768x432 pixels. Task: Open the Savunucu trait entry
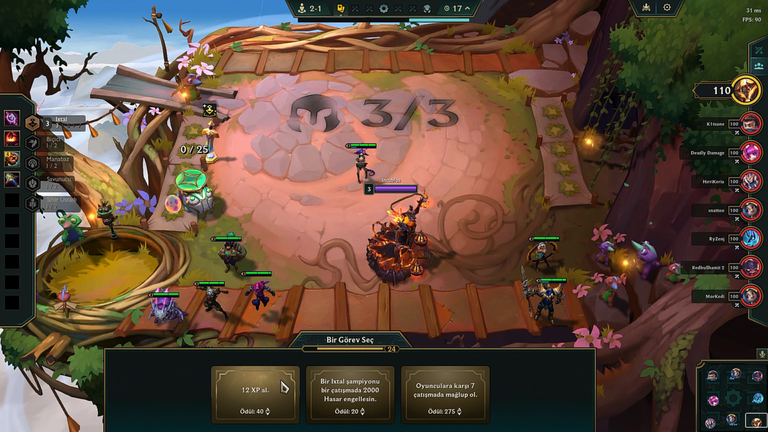coord(33,182)
